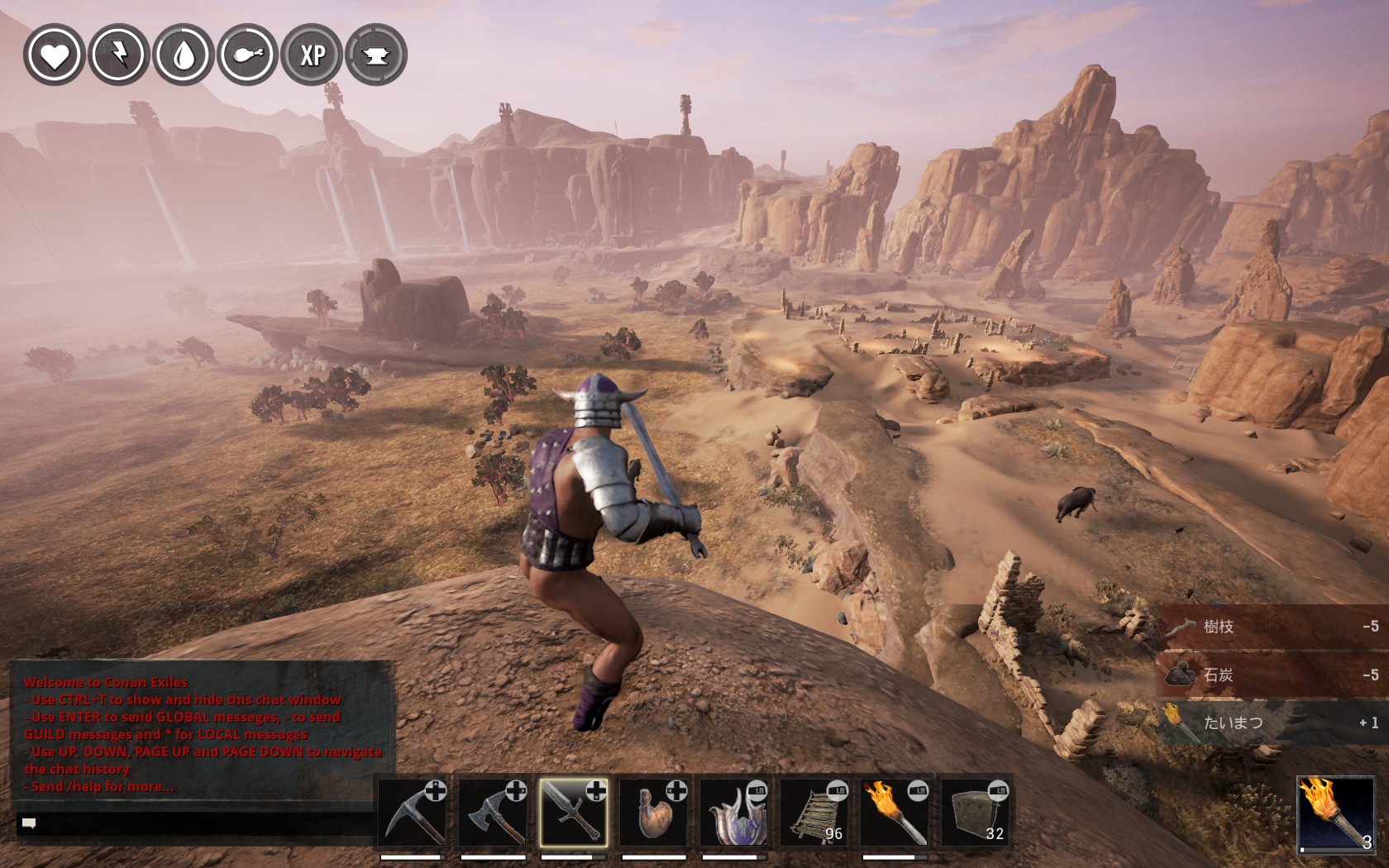Show the heart health status icon
The image size is (1389, 868).
pyautogui.click(x=54, y=55)
